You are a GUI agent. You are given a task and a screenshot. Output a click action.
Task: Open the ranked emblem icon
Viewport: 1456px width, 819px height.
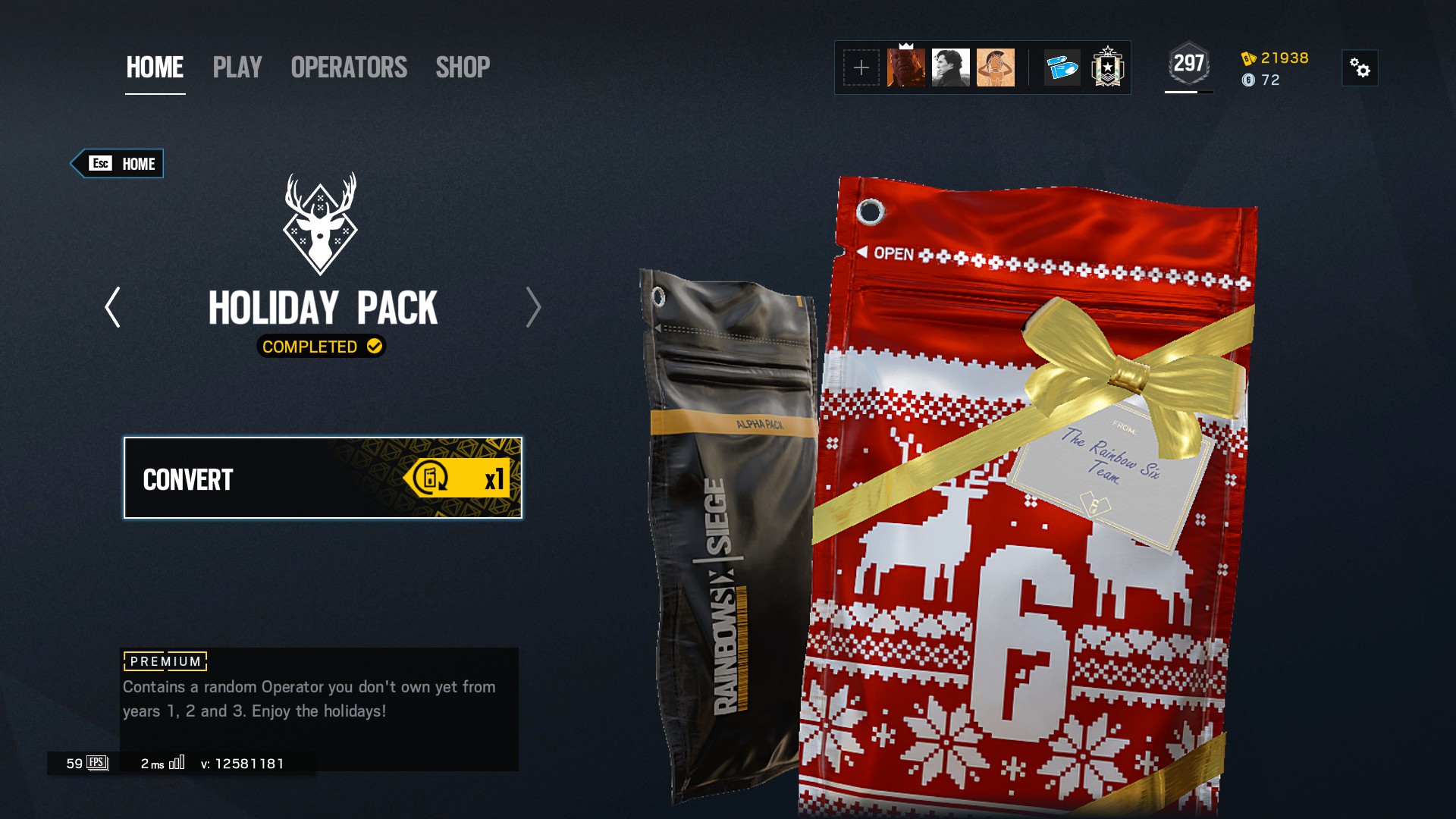1108,67
